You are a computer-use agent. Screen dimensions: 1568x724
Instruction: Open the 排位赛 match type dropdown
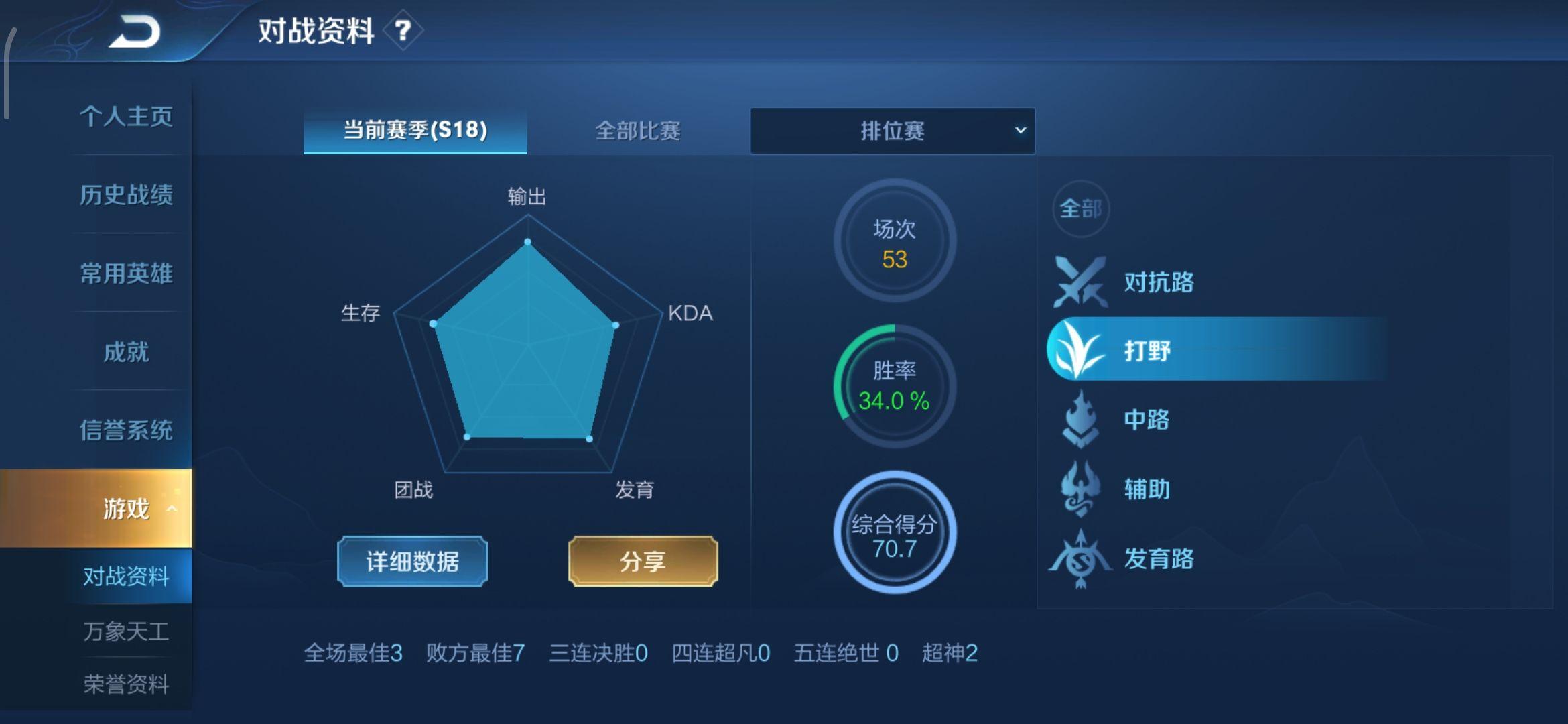coord(892,131)
